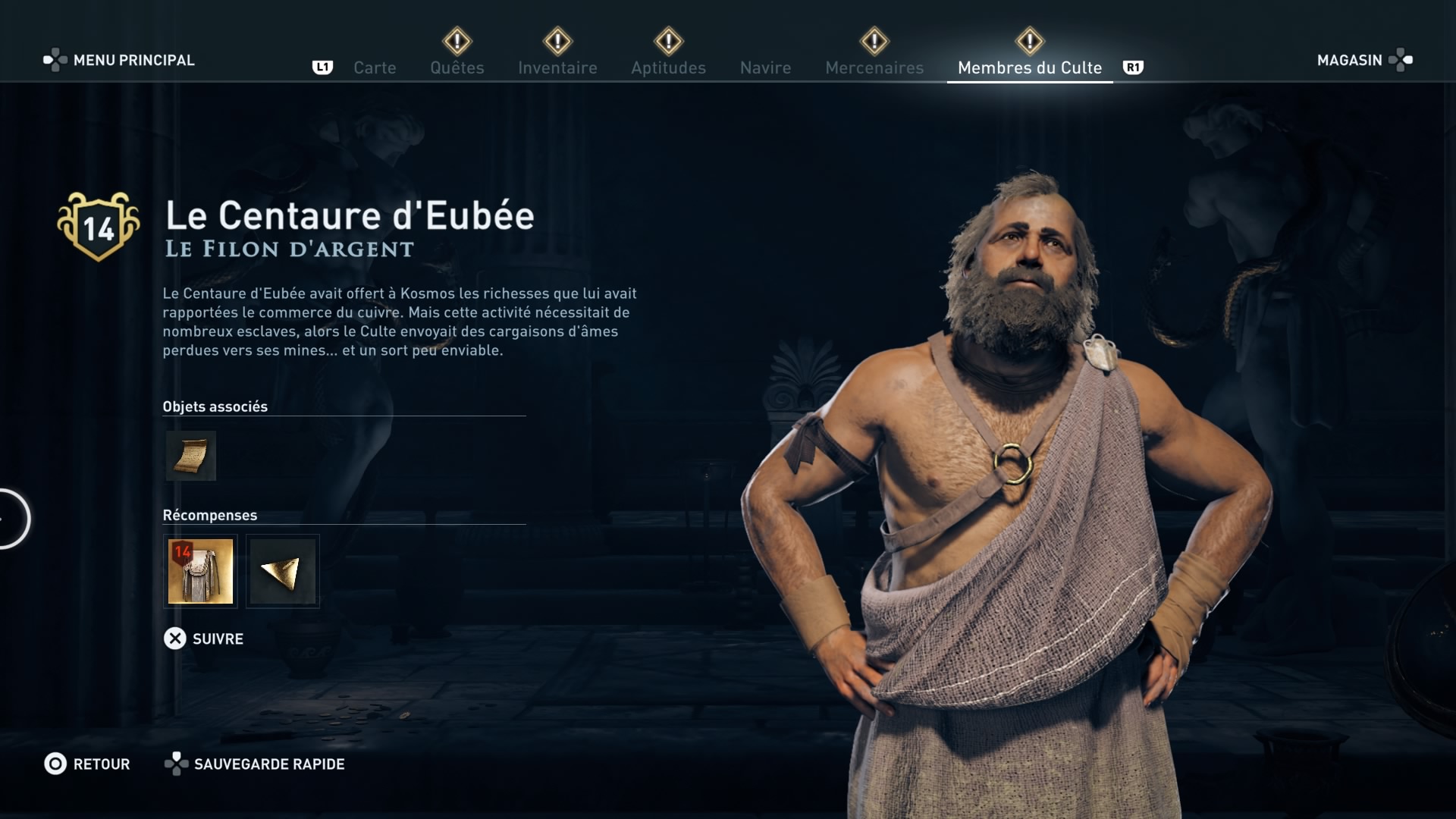Select the Membres du Culte tab
The image size is (1456, 819).
click(1029, 67)
